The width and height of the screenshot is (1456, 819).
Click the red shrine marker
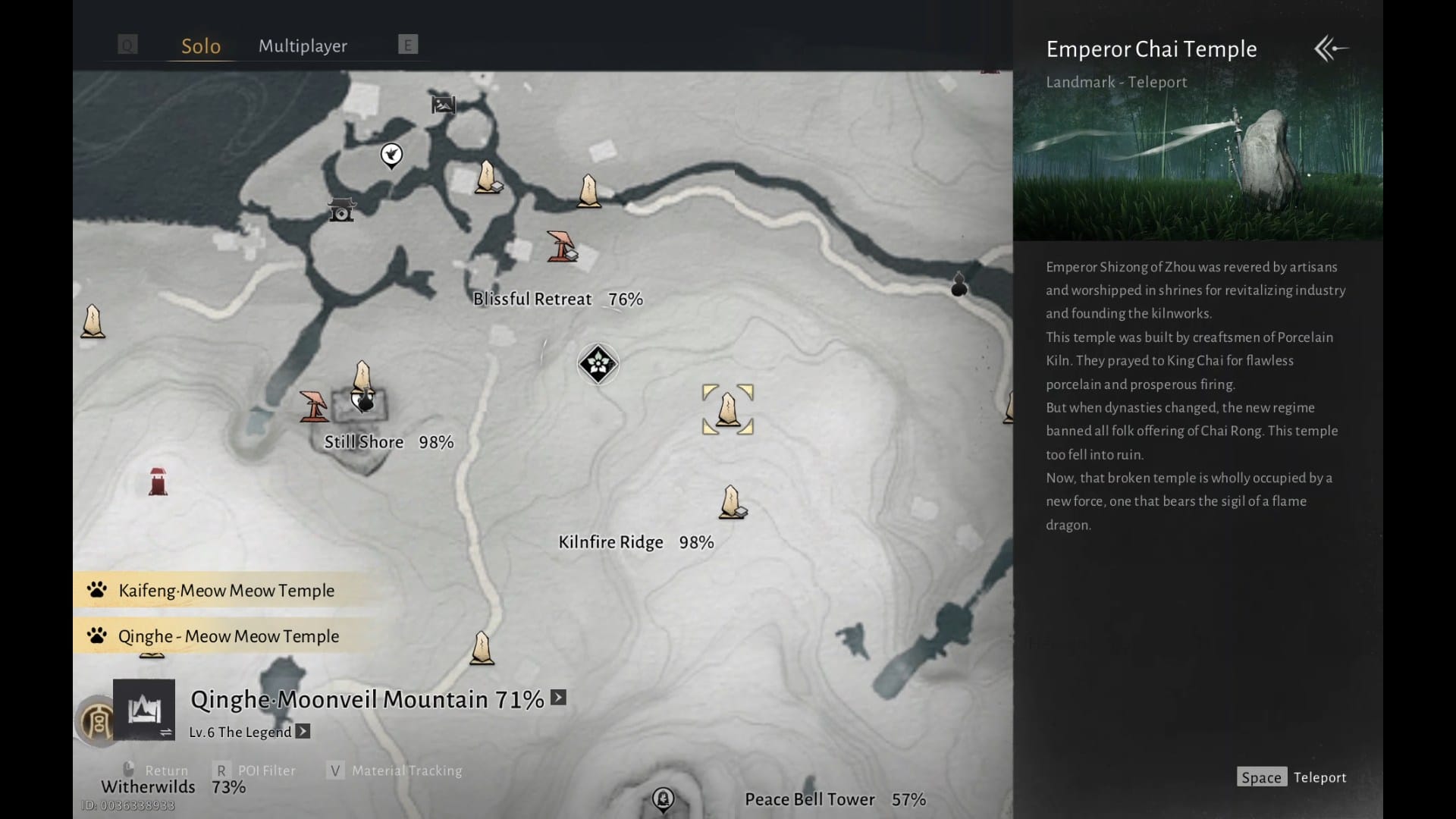pyautogui.click(x=158, y=482)
